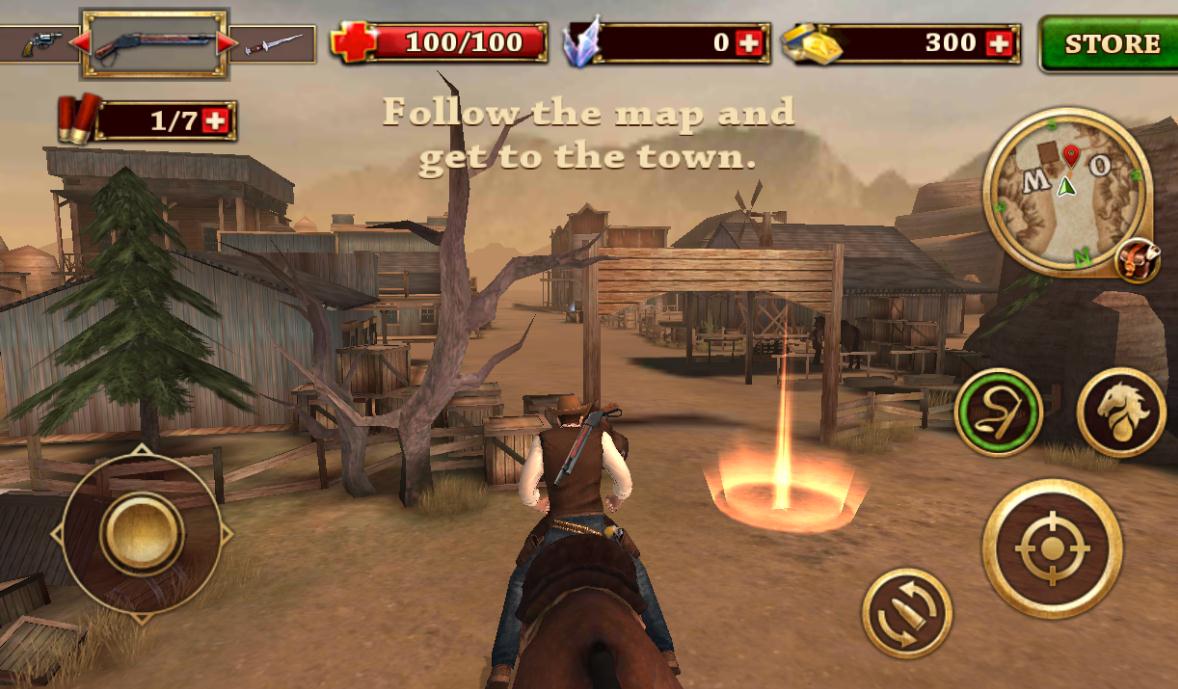
Task: Switch to the revolver weapon
Action: [x=42, y=43]
